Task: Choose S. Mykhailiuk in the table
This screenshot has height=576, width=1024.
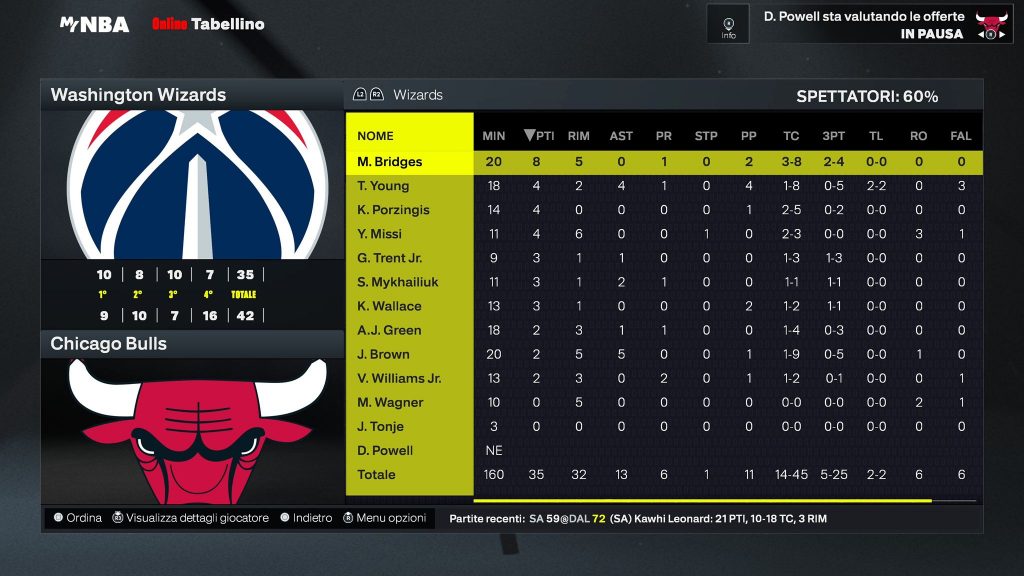Action: tap(397, 282)
